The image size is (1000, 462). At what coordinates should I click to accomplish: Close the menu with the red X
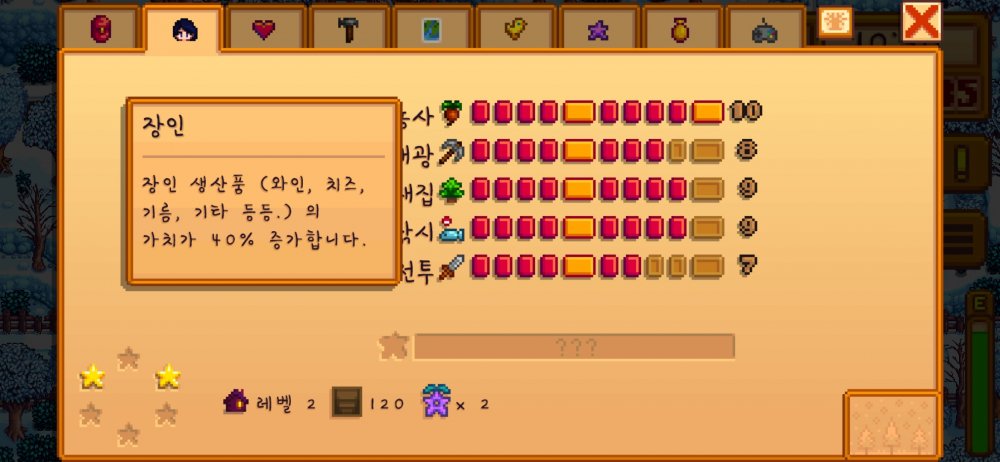(921, 21)
